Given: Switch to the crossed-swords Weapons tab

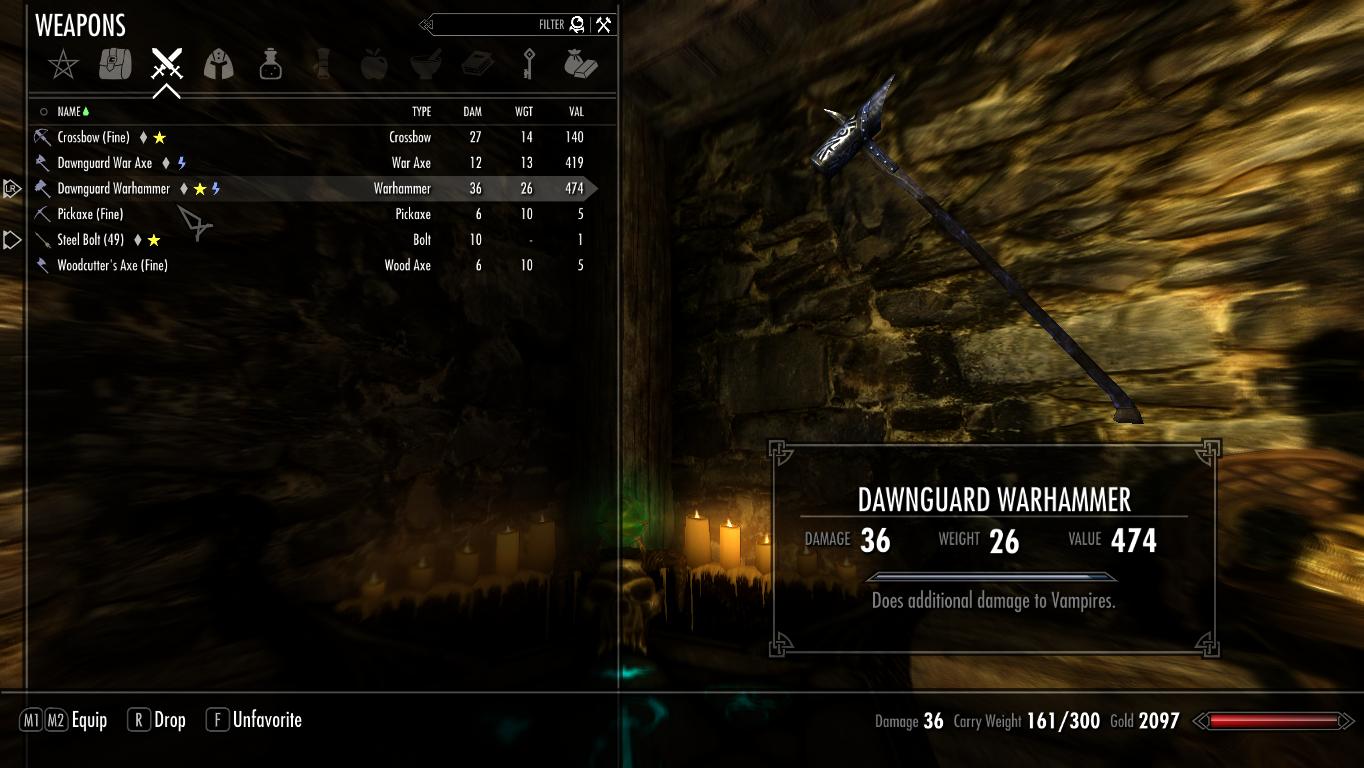Looking at the screenshot, I should [167, 65].
